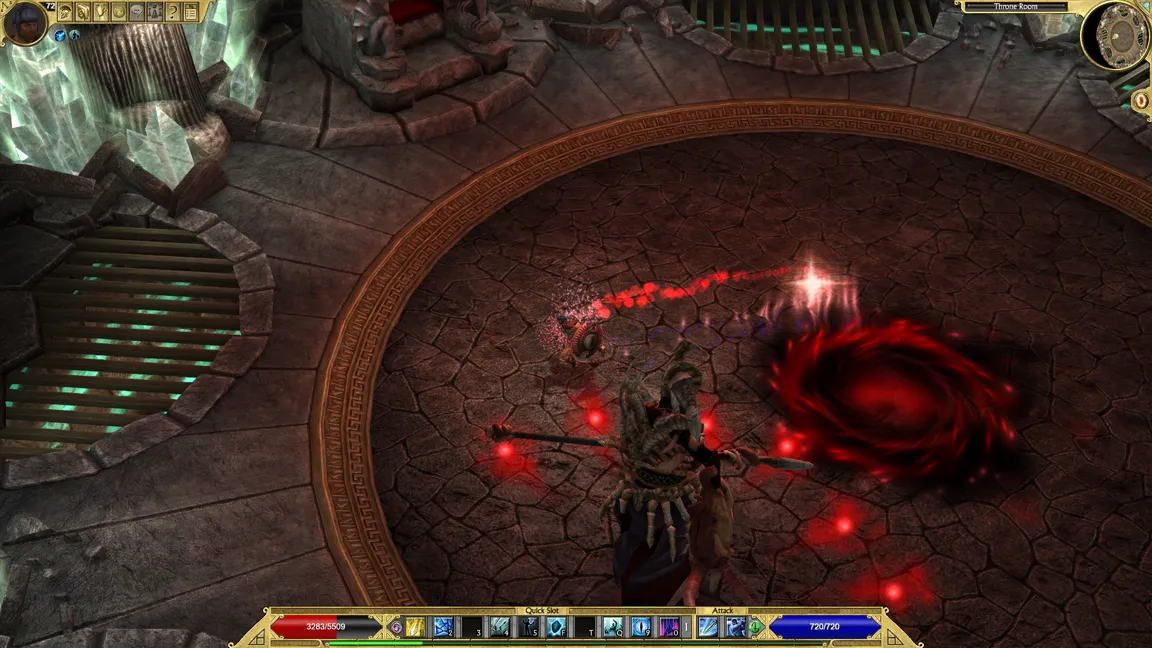This screenshot has width=1152, height=648.
Task: Open the party members panel
Action: tap(155, 12)
